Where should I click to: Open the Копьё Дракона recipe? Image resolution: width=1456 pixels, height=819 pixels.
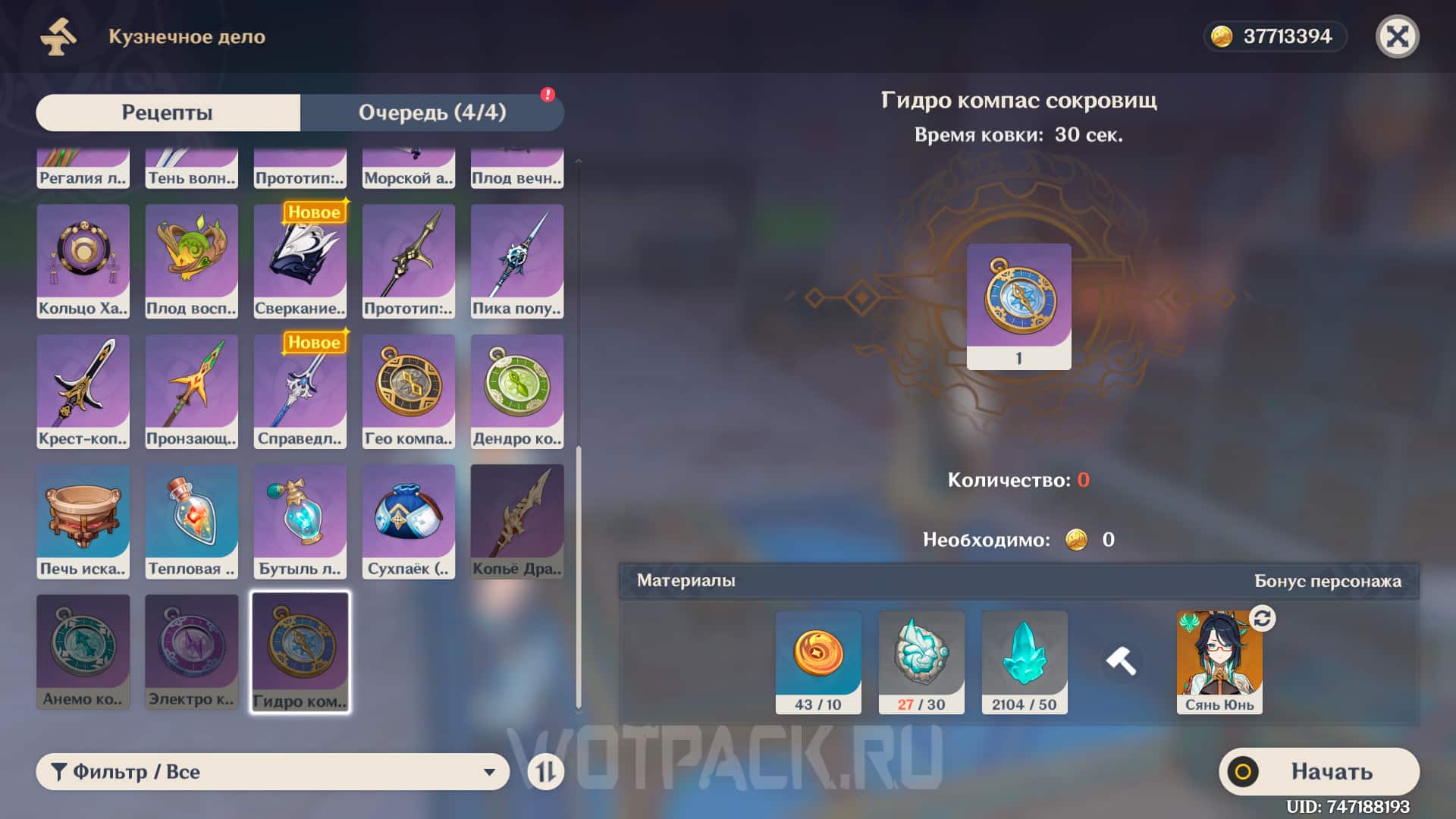click(x=516, y=519)
